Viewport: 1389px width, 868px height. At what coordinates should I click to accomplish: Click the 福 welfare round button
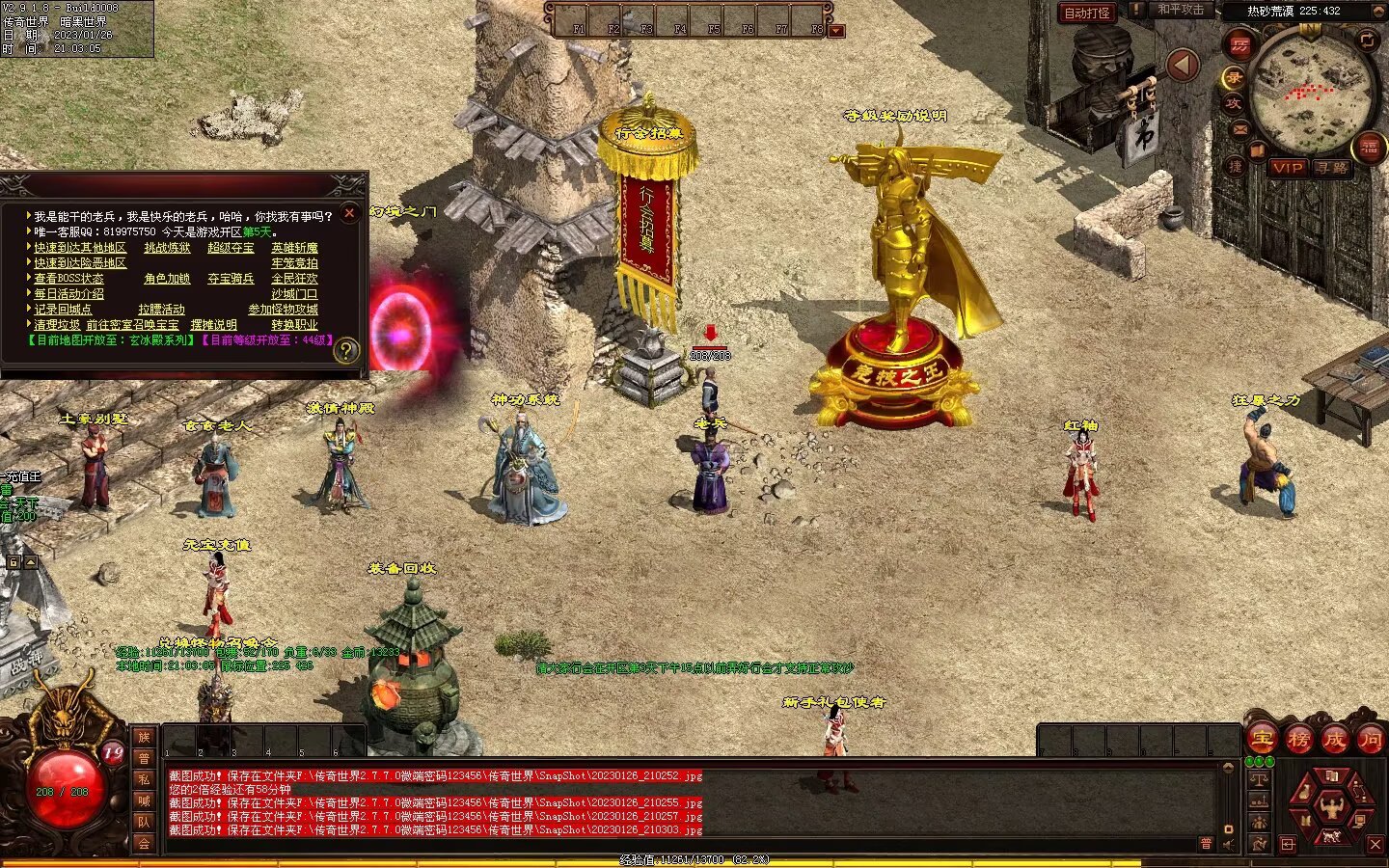point(1369,148)
